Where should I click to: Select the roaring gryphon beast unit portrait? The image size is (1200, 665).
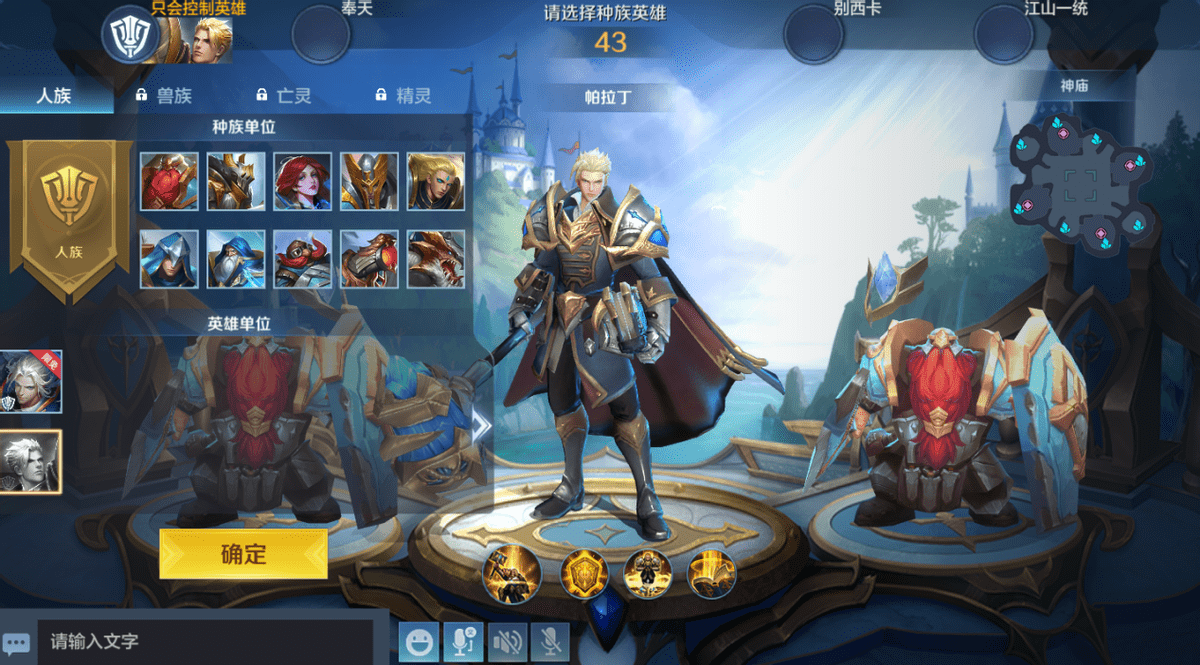tap(436, 259)
